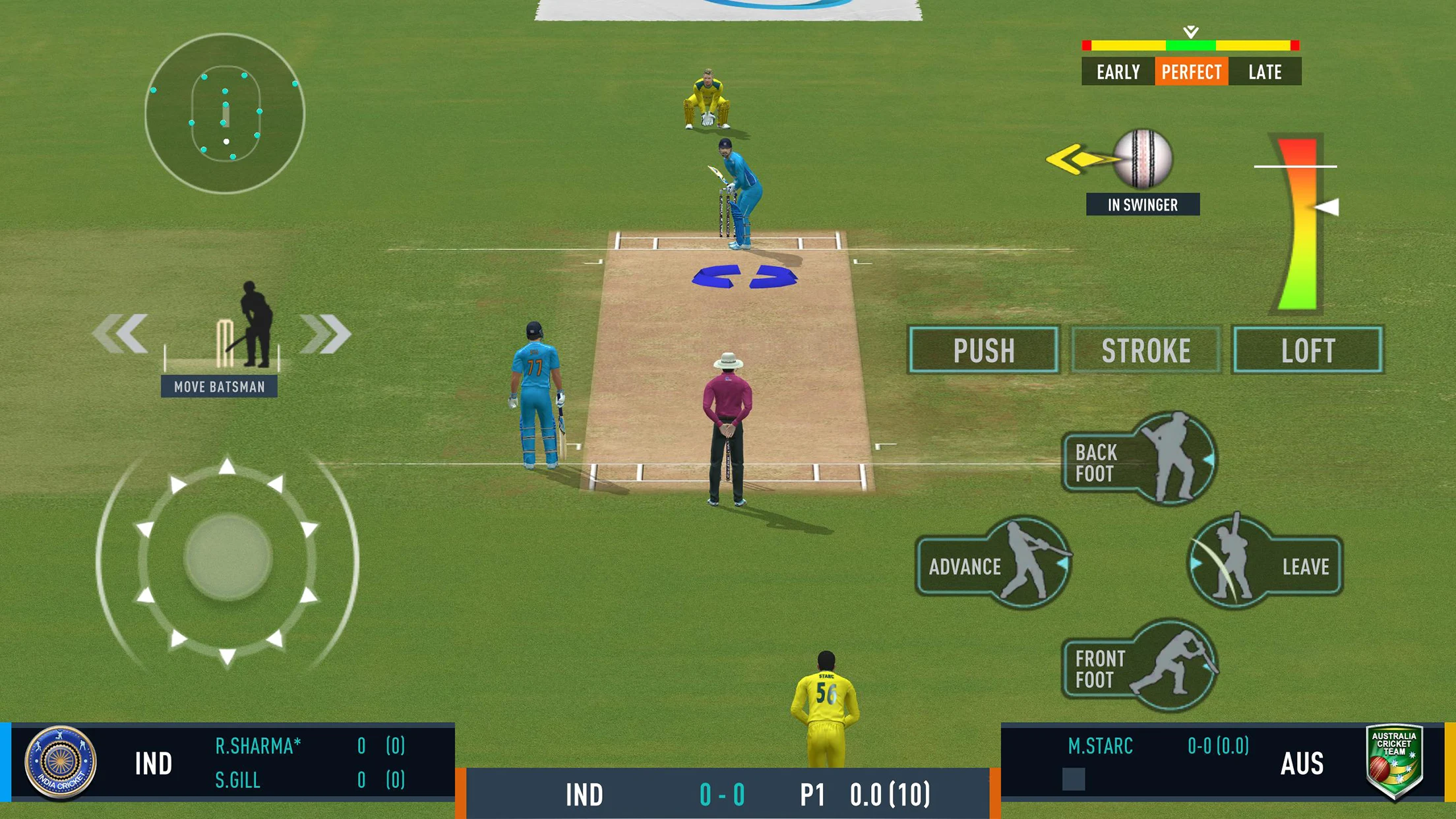1456x819 pixels.
Task: Move batsman right with double arrow
Action: coord(325,333)
